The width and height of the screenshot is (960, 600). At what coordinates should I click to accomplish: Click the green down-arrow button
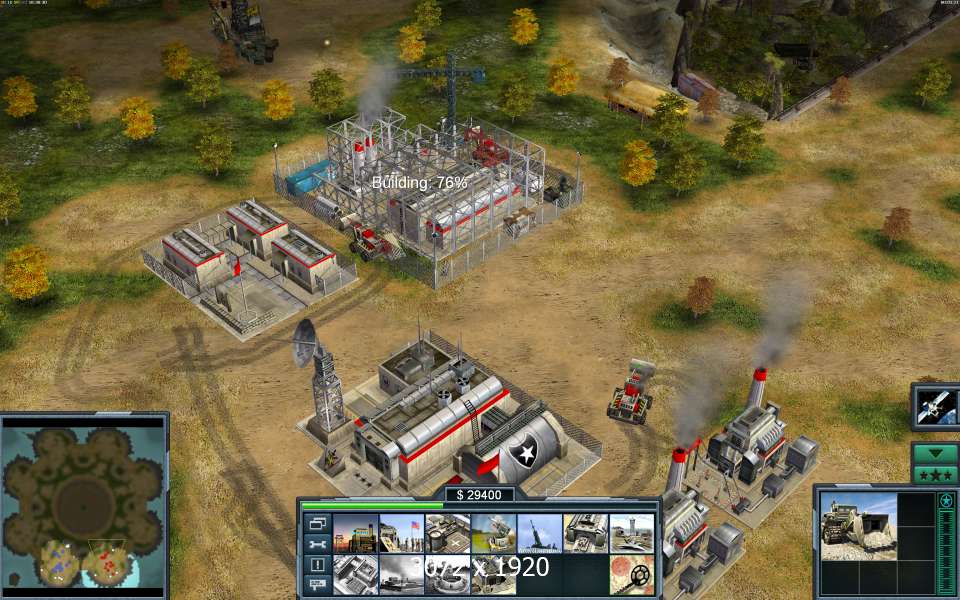click(935, 453)
